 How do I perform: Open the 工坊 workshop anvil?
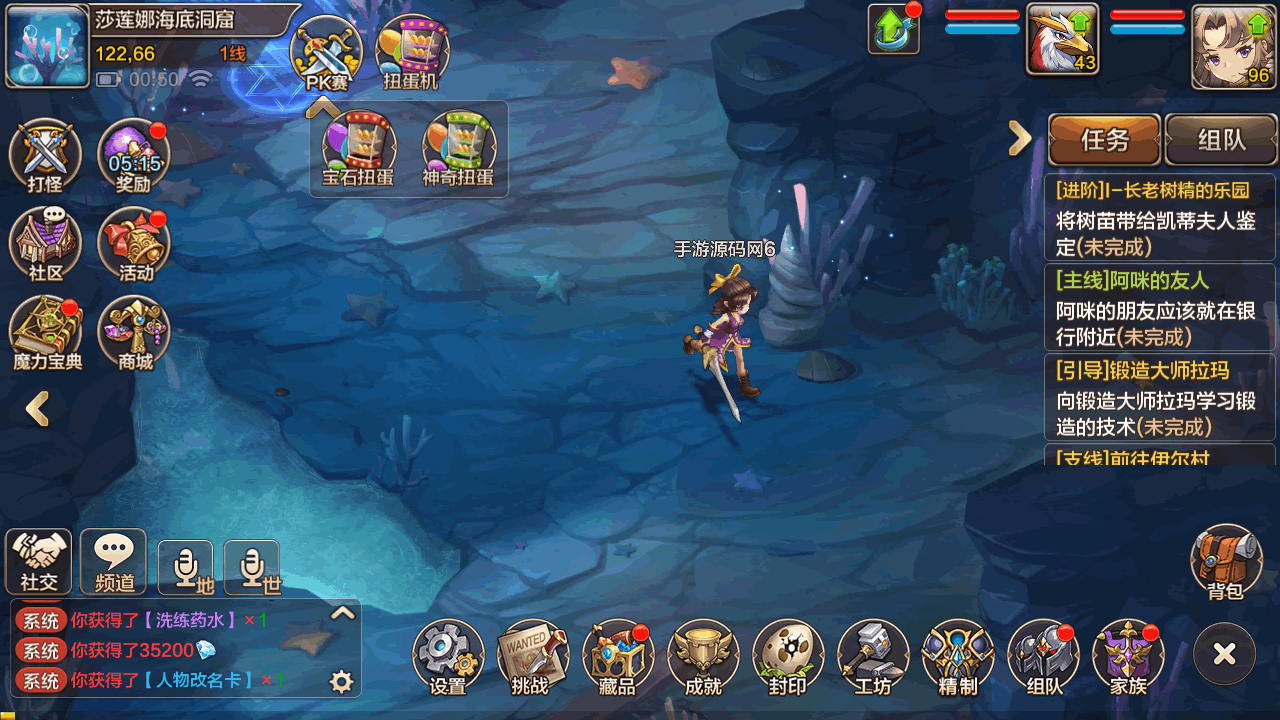[873, 656]
